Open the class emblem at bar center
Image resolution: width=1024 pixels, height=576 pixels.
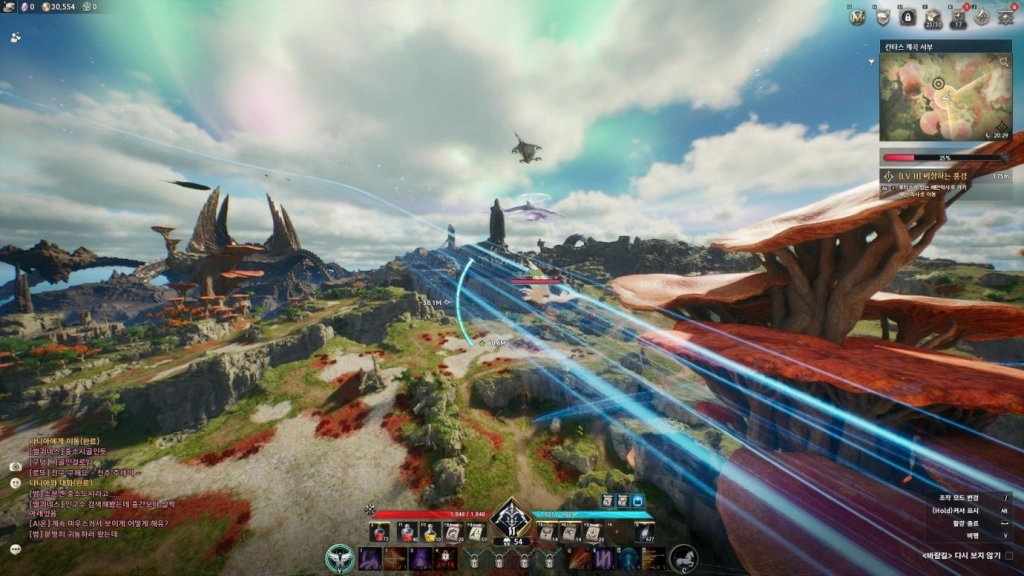pyautogui.click(x=511, y=517)
